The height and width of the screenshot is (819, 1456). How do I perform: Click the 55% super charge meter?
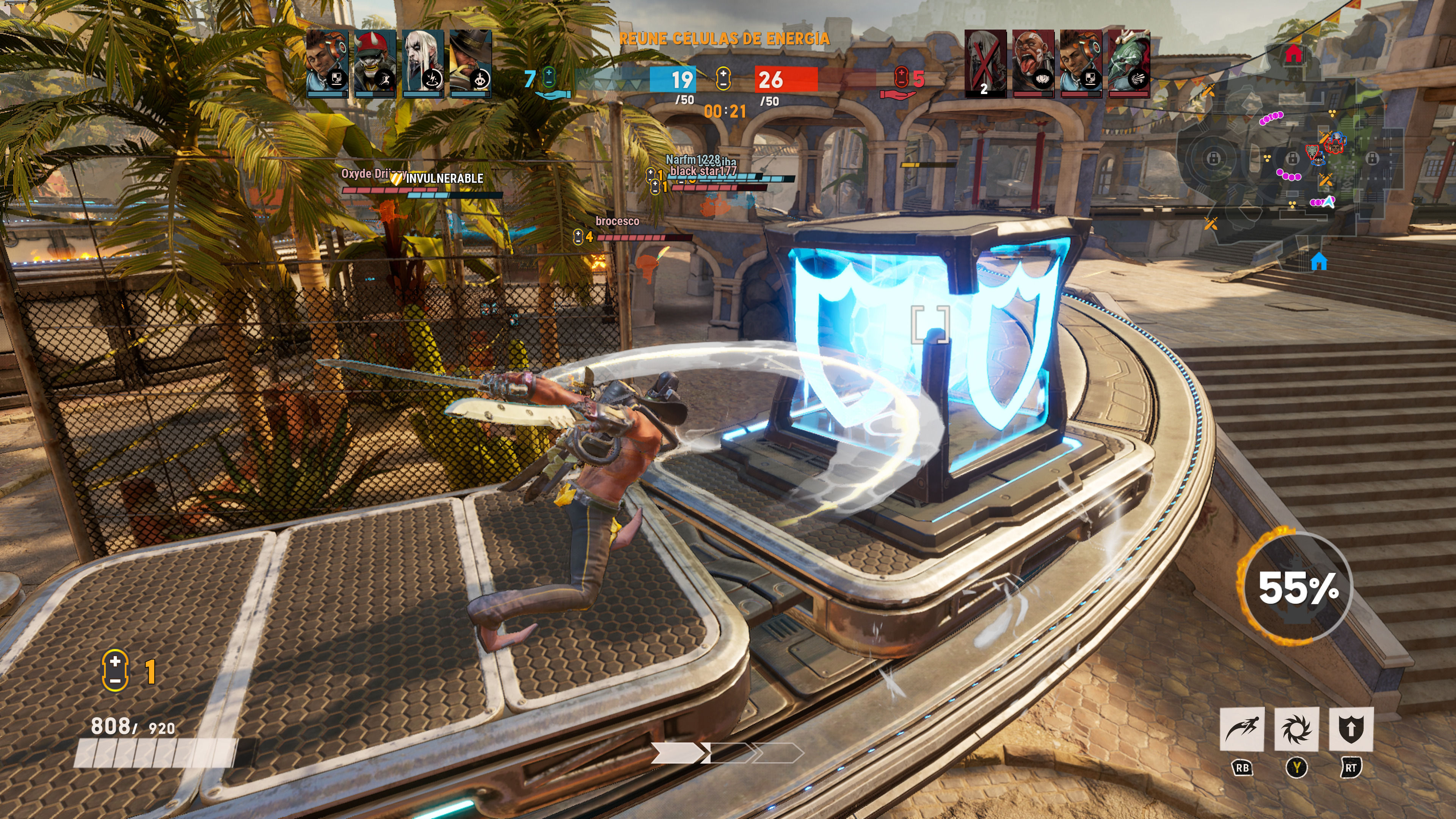click(1297, 588)
